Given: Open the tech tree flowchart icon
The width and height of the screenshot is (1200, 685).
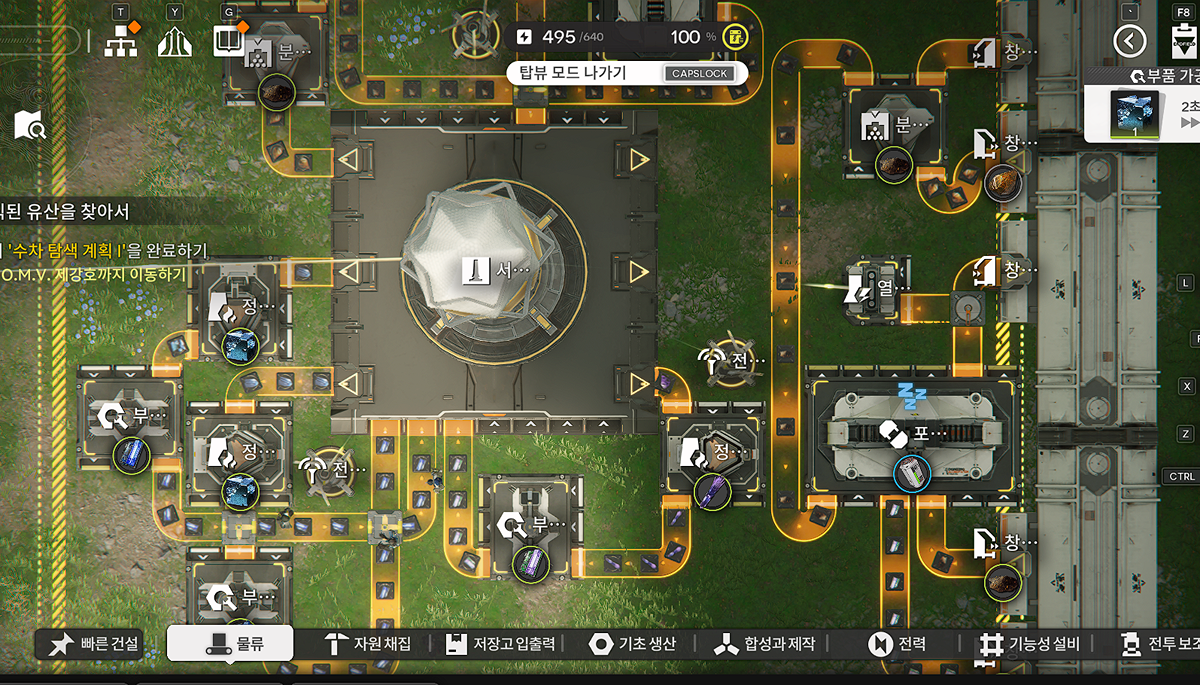Looking at the screenshot, I should (x=121, y=41).
